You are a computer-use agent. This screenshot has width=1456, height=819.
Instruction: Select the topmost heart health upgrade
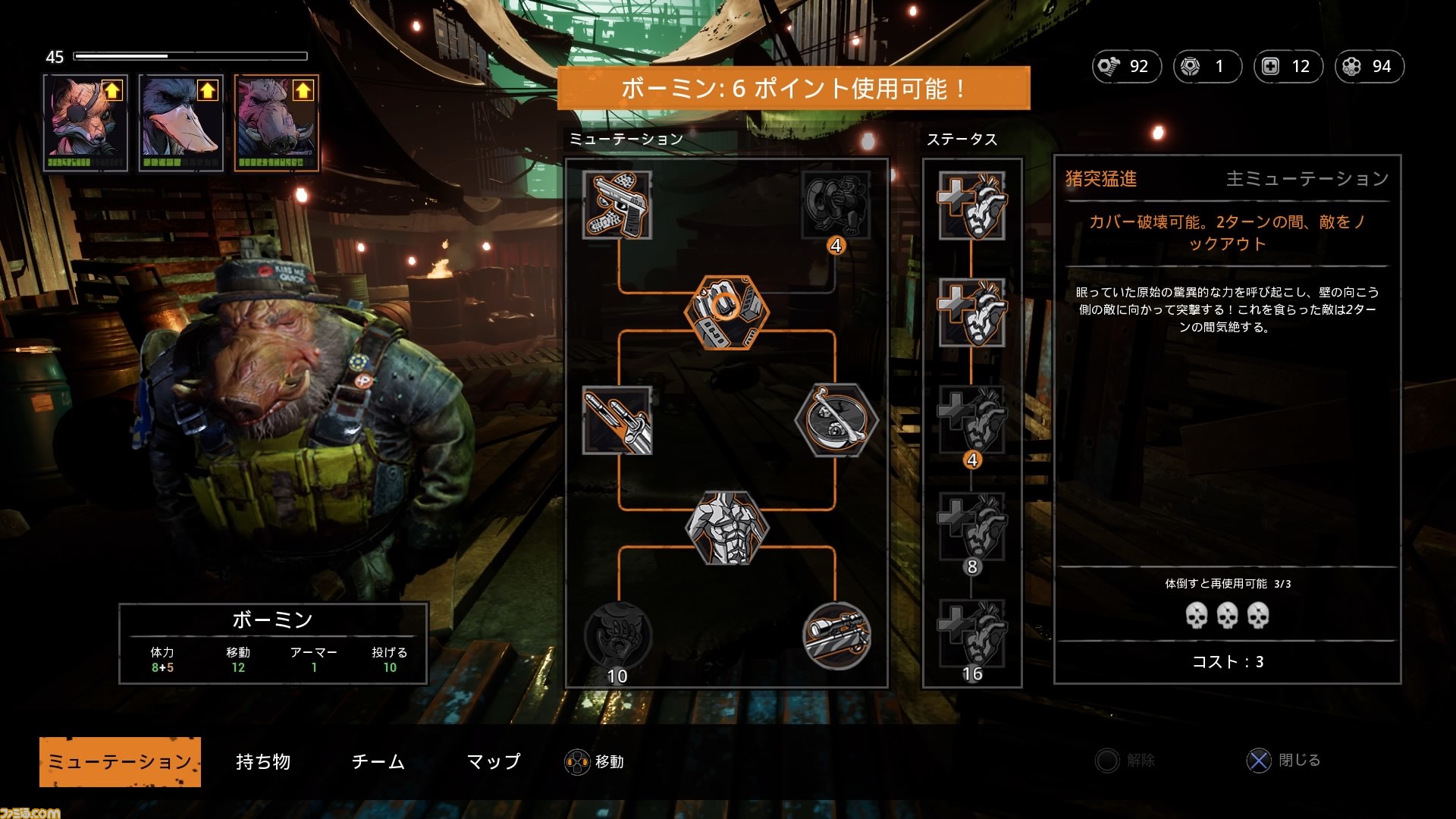(x=972, y=205)
